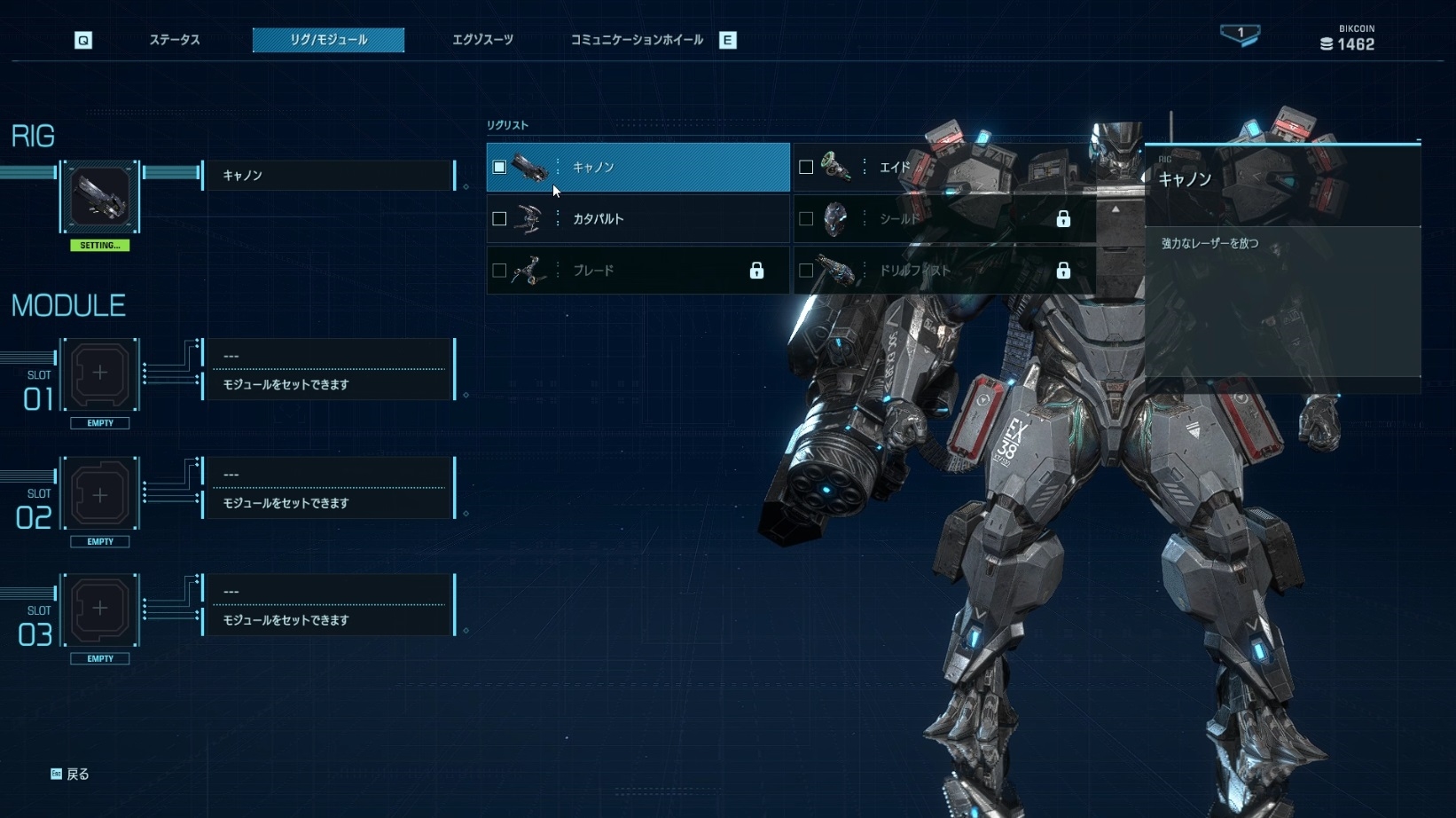The image size is (1456, 818).
Task: Go to the エグゾスーツ tab
Action: [482, 40]
